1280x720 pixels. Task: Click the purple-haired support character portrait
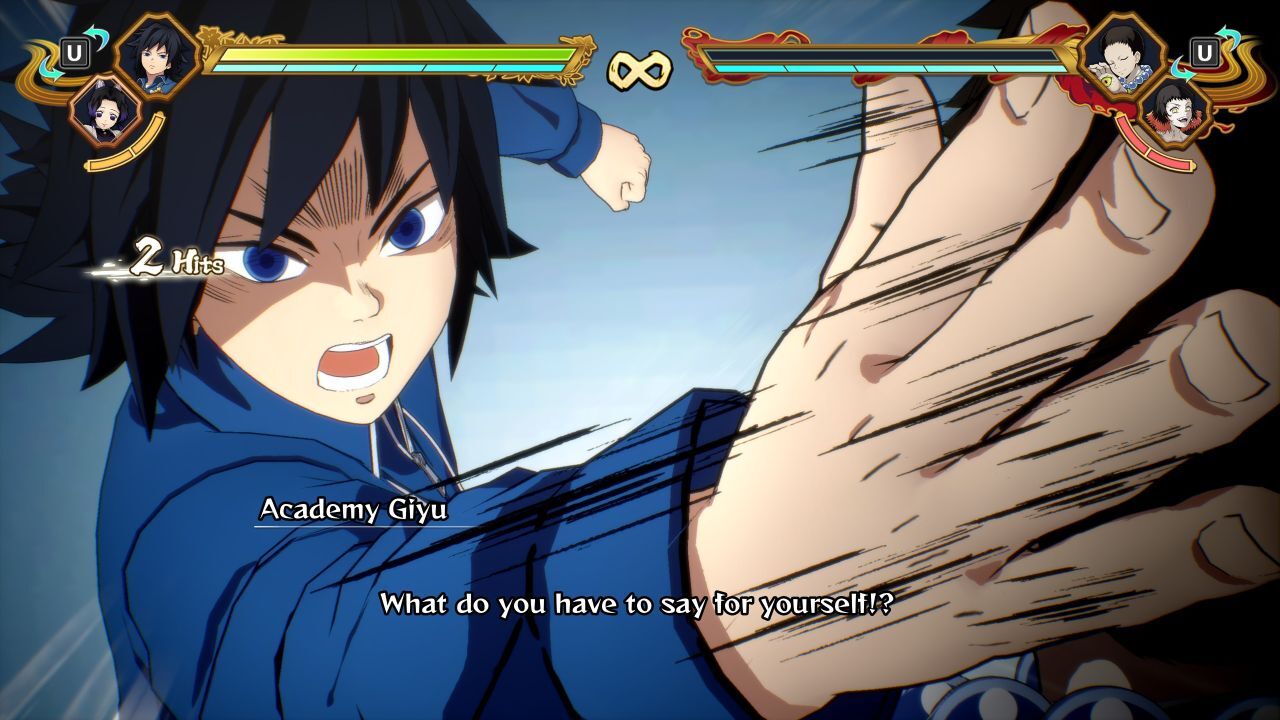pos(107,111)
